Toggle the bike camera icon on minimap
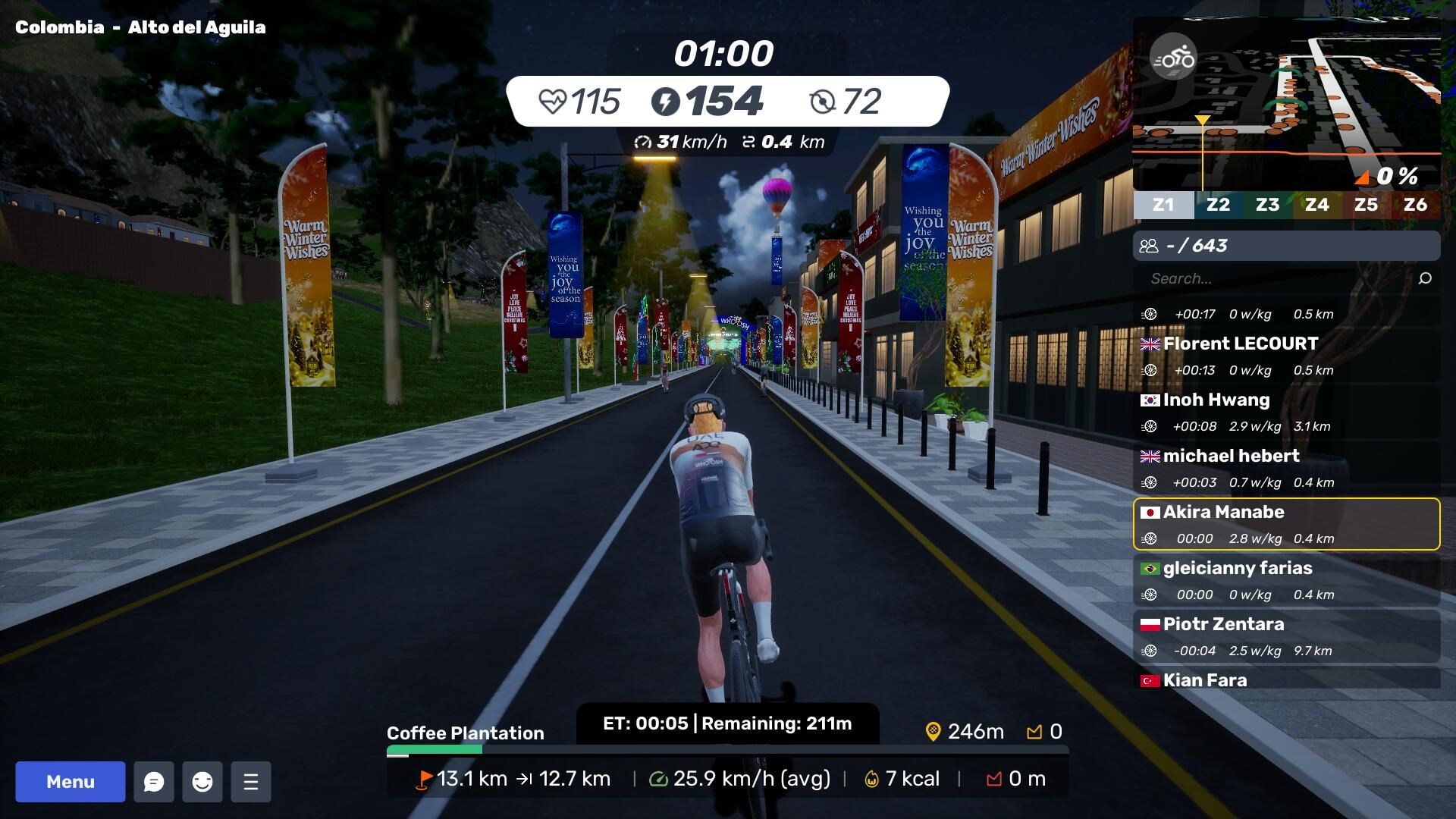1456x819 pixels. pos(1173,57)
